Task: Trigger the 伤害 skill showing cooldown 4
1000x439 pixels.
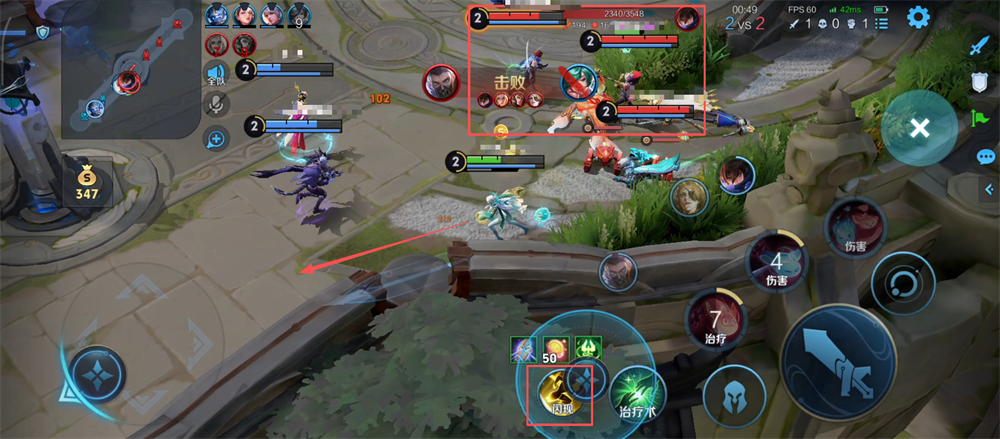Action: tap(776, 264)
